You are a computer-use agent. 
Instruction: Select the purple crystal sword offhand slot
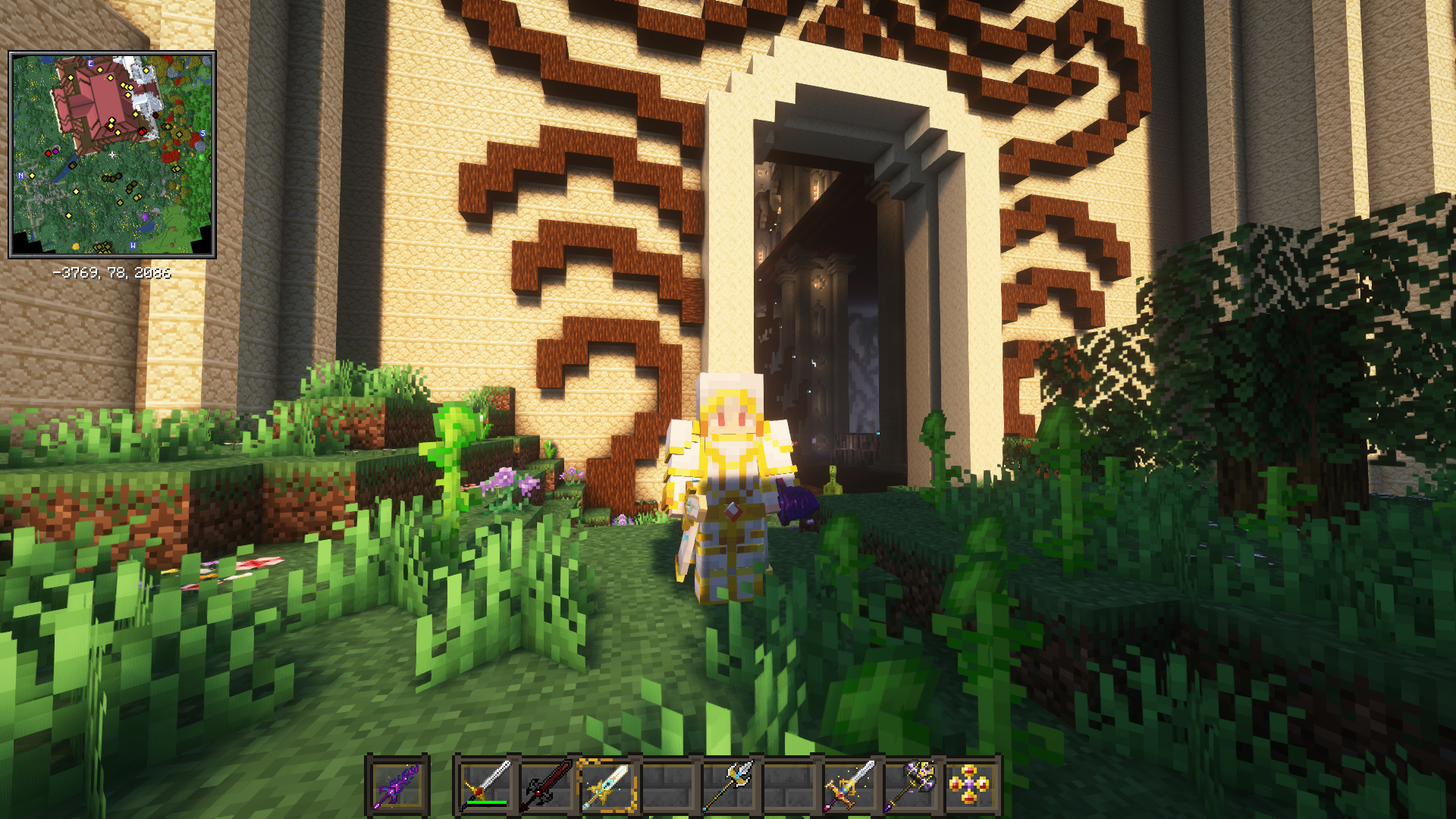(397, 786)
